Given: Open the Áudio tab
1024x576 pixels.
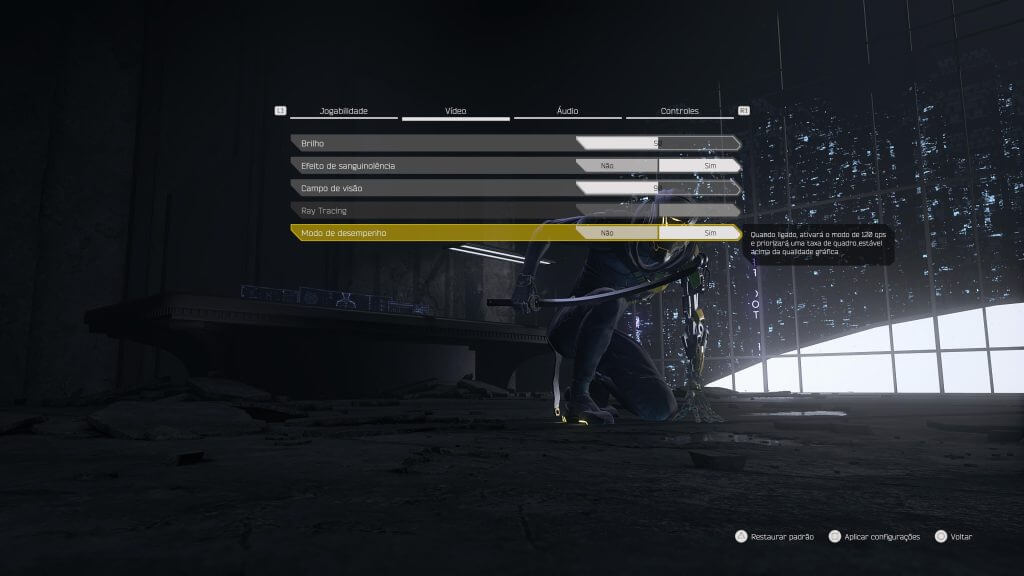Looking at the screenshot, I should [568, 111].
